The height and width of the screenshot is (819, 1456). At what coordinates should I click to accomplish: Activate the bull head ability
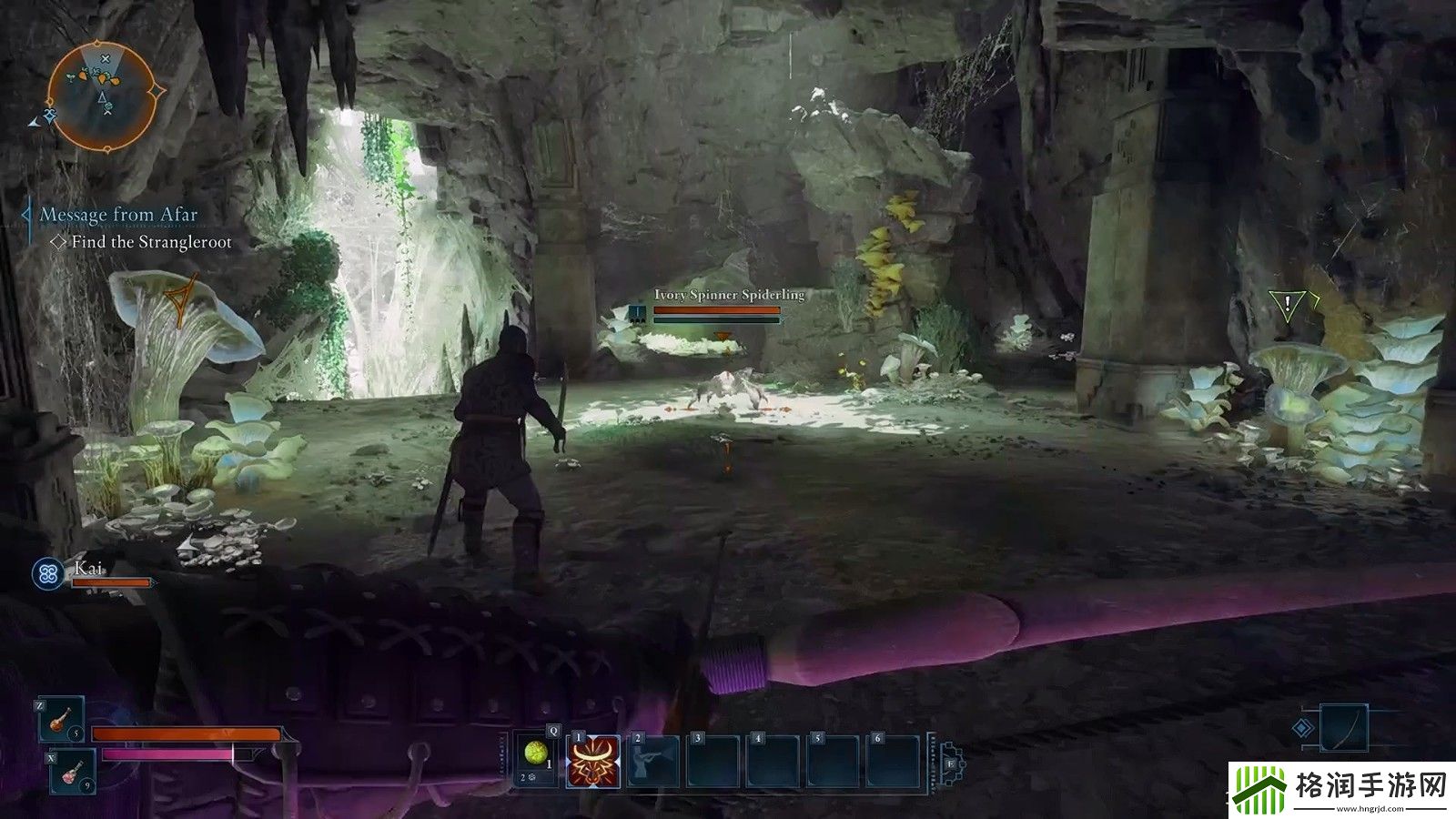click(593, 761)
